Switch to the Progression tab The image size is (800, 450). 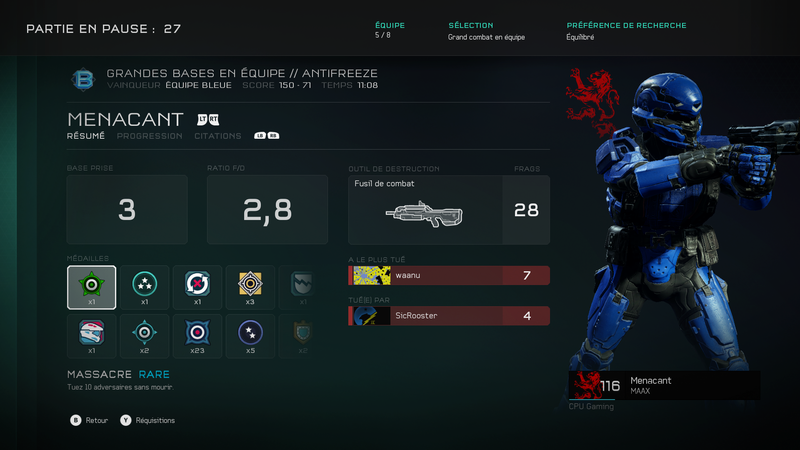tap(149, 136)
